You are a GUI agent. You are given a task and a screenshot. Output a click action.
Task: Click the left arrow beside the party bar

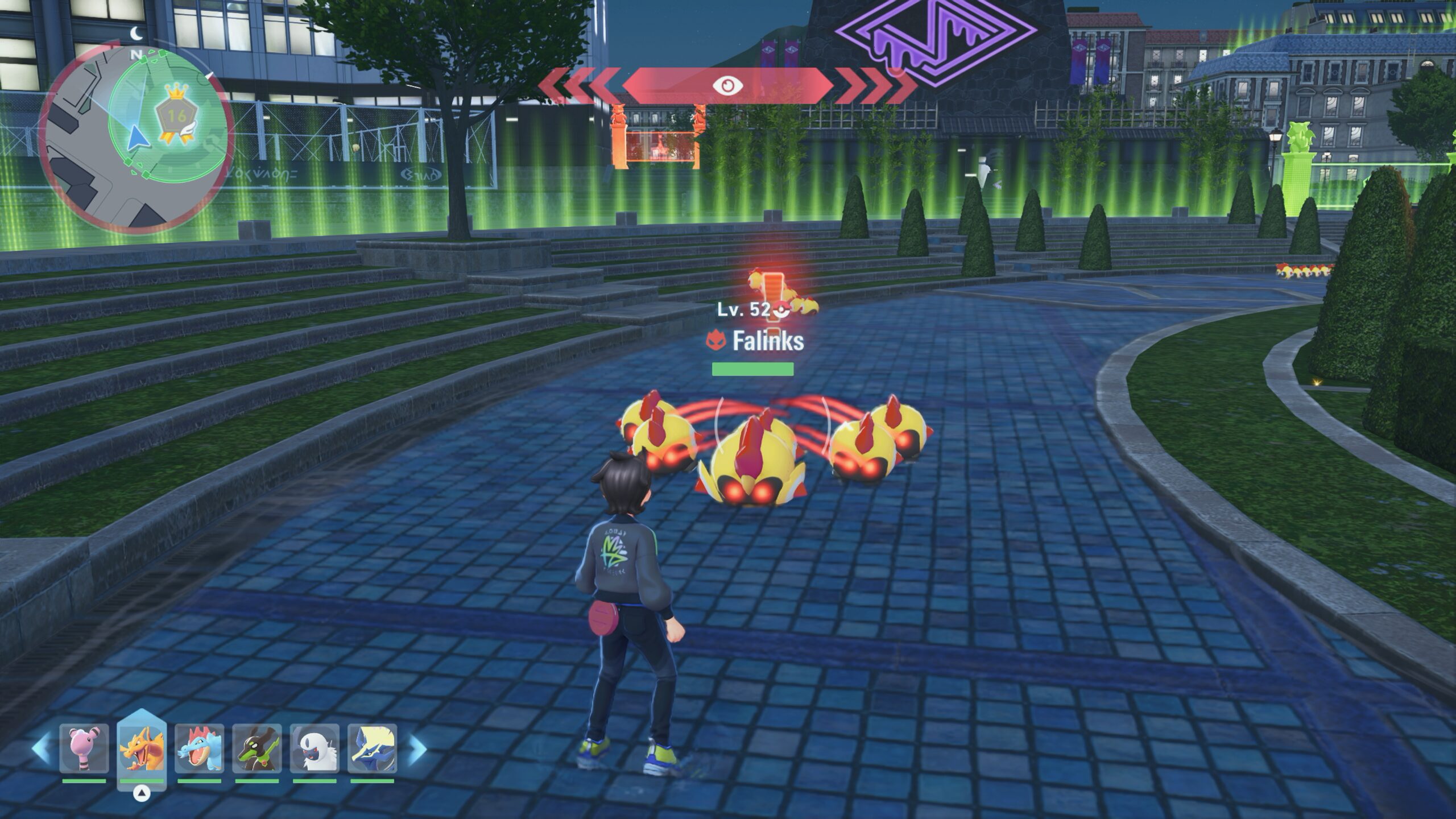point(41,748)
